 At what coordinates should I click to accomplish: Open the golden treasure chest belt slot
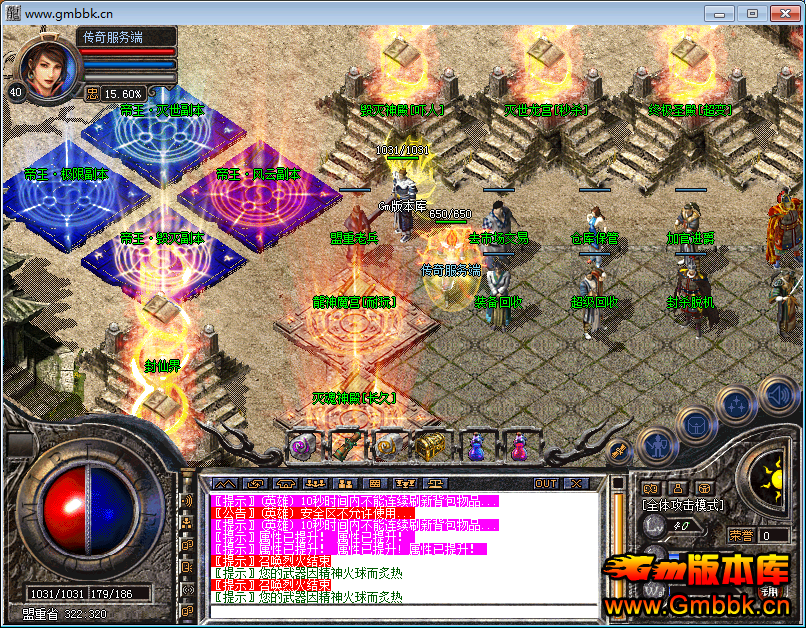pos(432,444)
